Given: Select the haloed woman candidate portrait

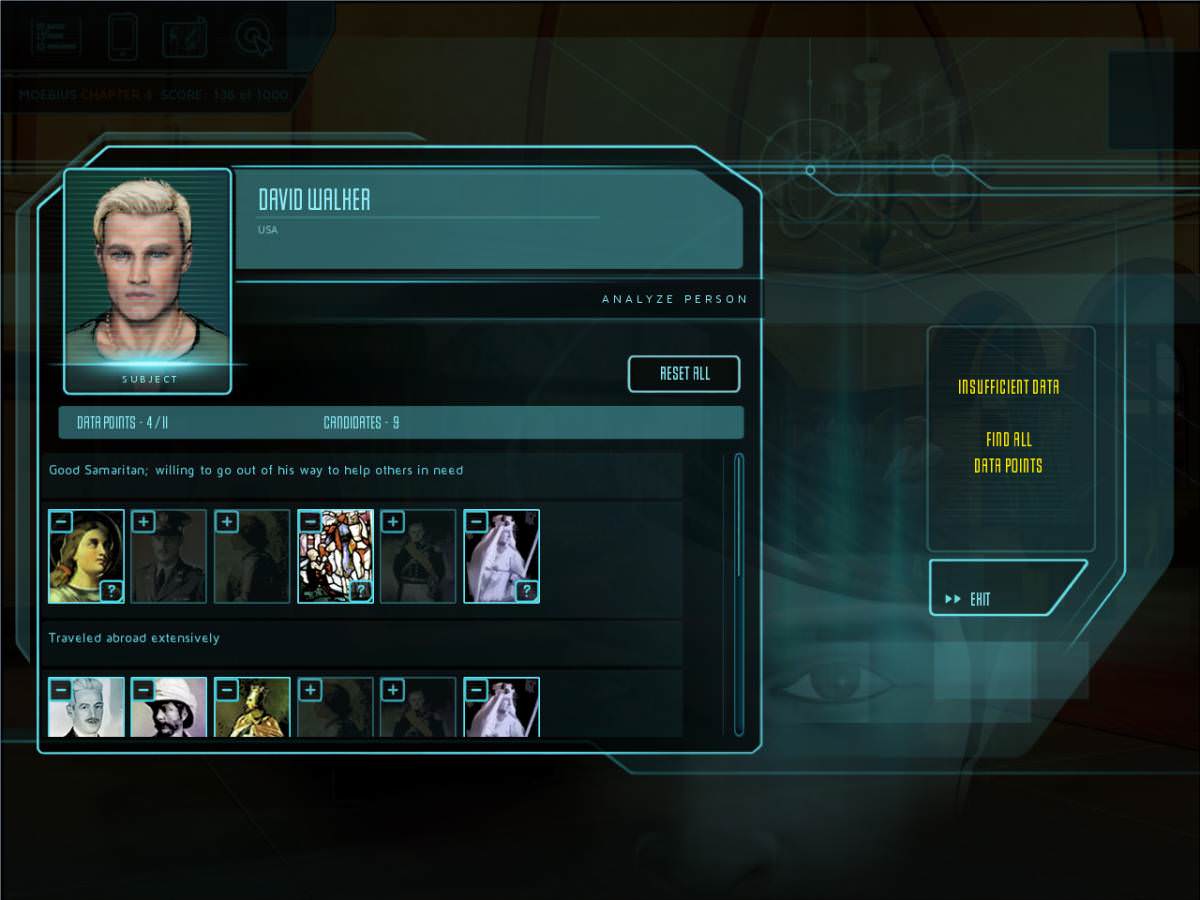Looking at the screenshot, I should pyautogui.click(x=86, y=557).
